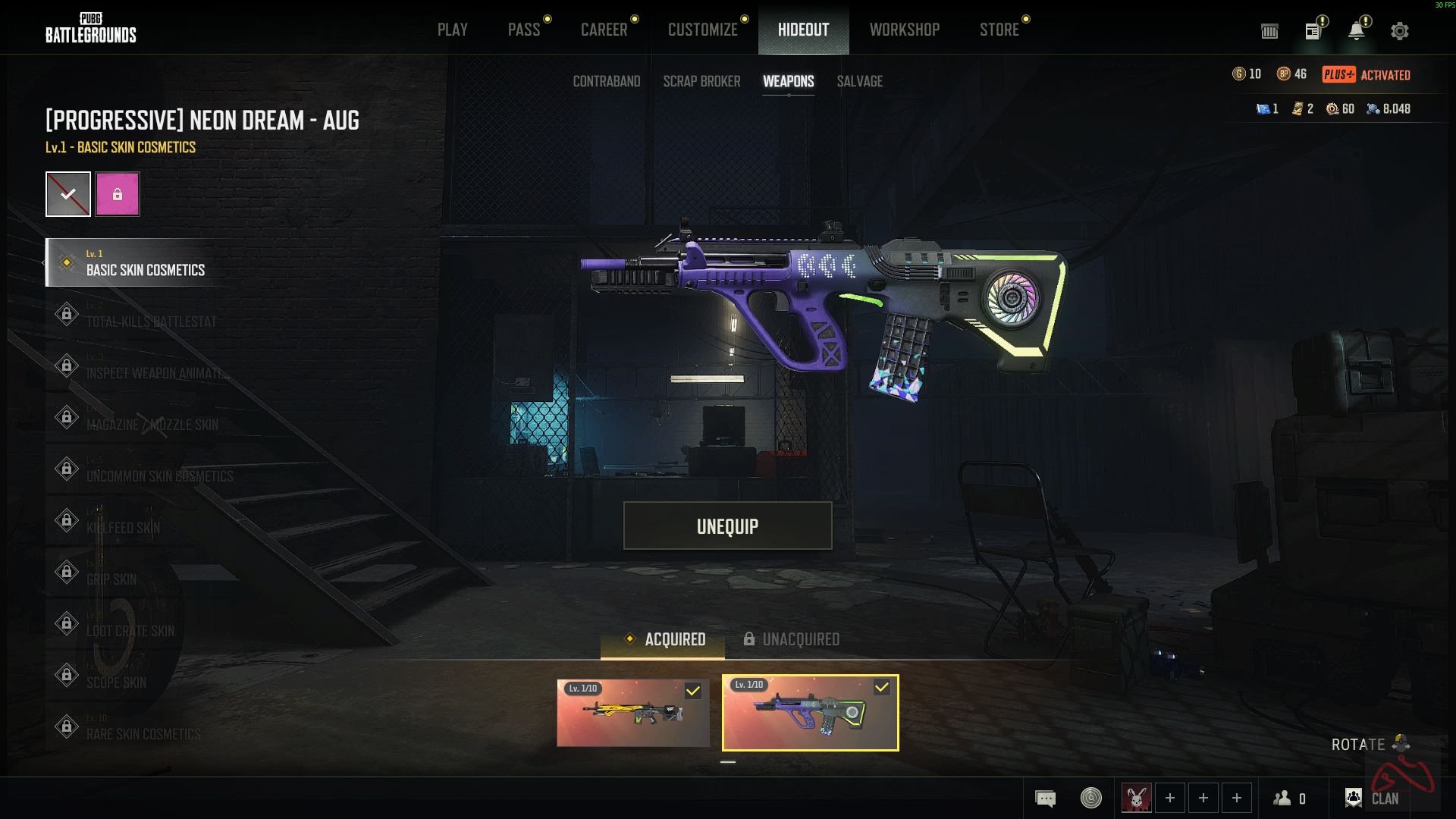Viewport: 1456px width, 819px height.
Task: Open the CUSTOMIZE tab
Action: (x=702, y=30)
